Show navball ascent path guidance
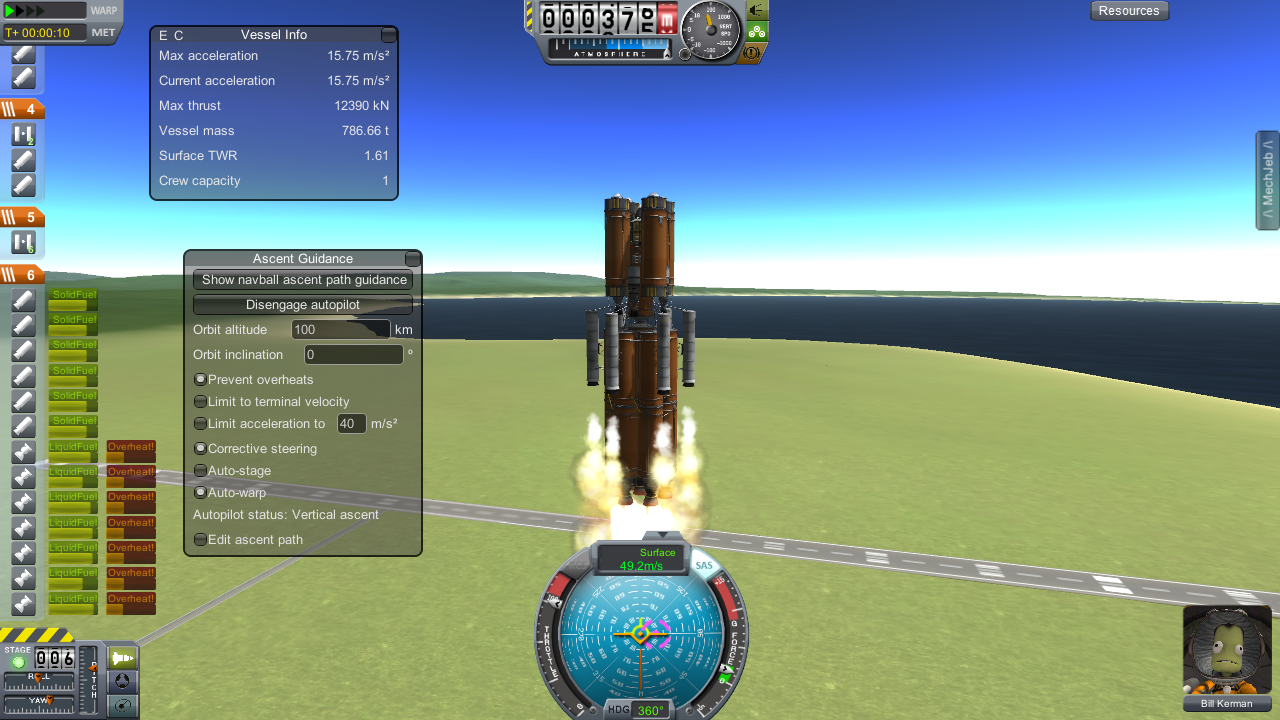1280x720 pixels. (x=303, y=280)
